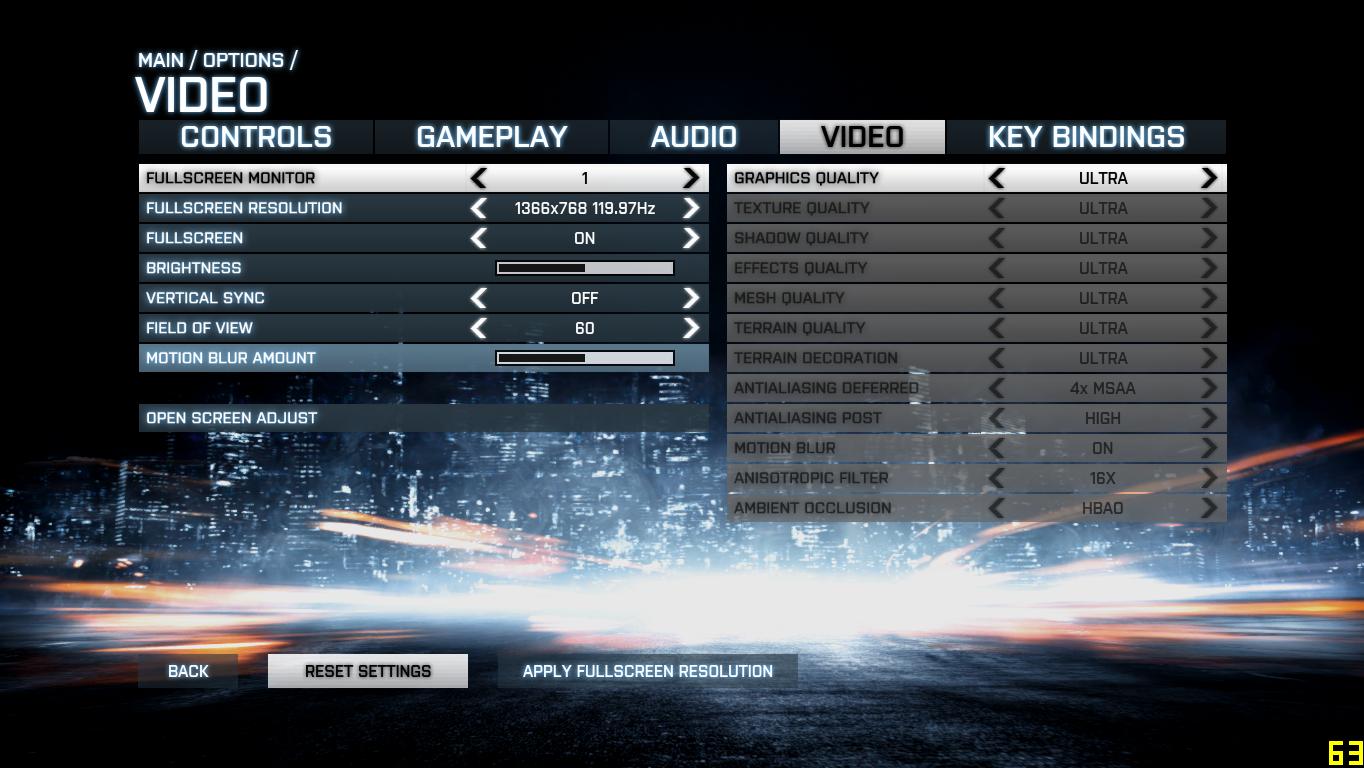Select next Fullscreen Monitor with right arrow
The height and width of the screenshot is (768, 1364).
coord(691,178)
